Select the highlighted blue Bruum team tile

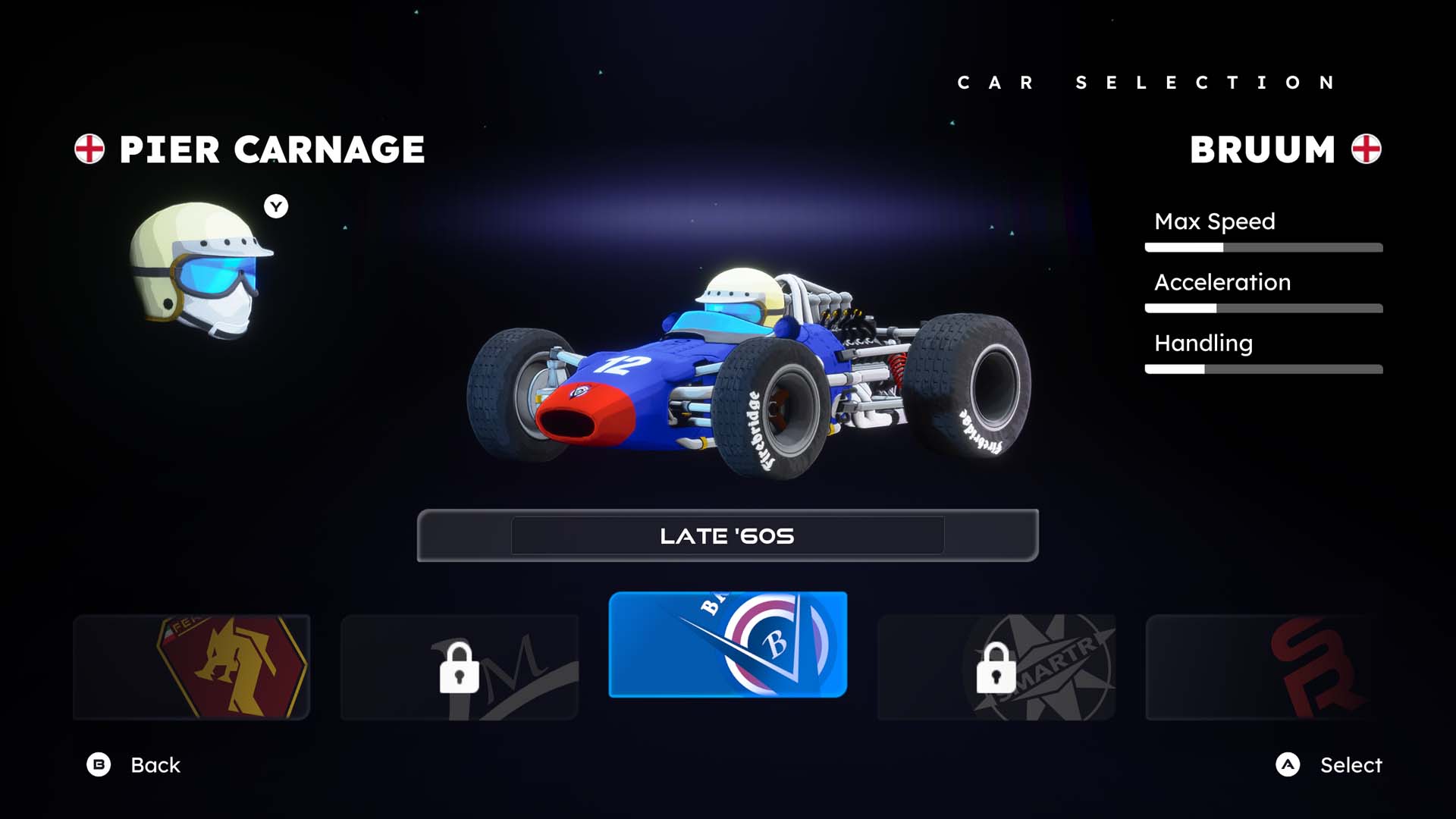728,645
